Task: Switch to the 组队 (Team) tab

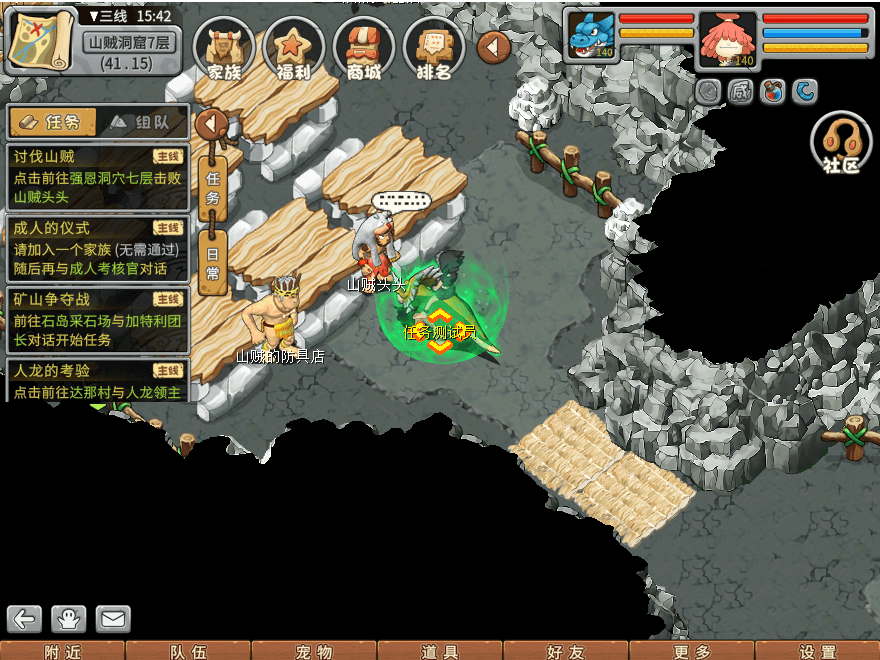Action: [144, 122]
